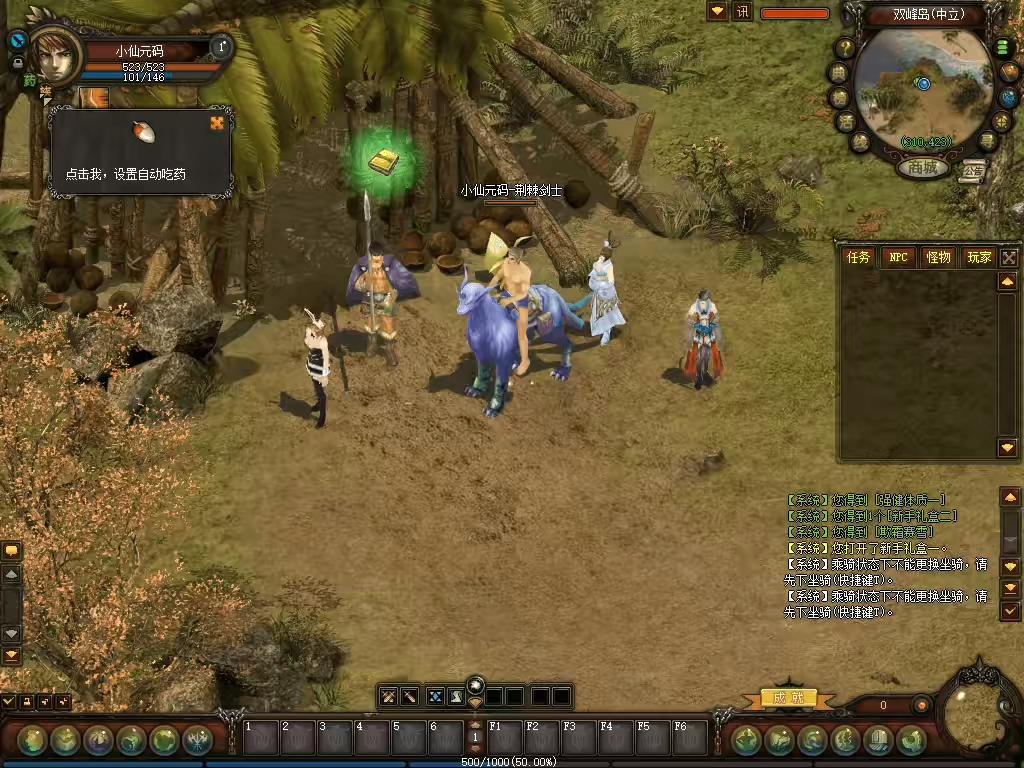Open the question mark help icon
Screen dimensions: 1024x768
(x=845, y=47)
